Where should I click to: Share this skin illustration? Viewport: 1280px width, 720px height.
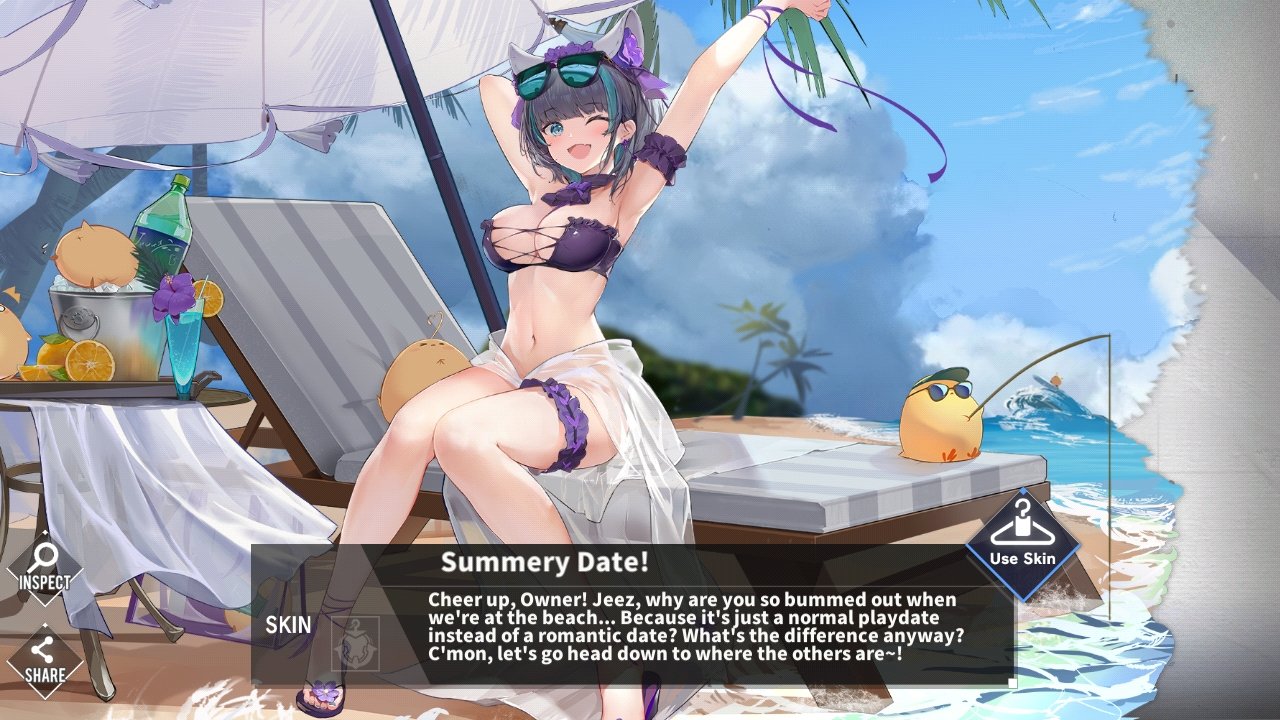[44, 660]
